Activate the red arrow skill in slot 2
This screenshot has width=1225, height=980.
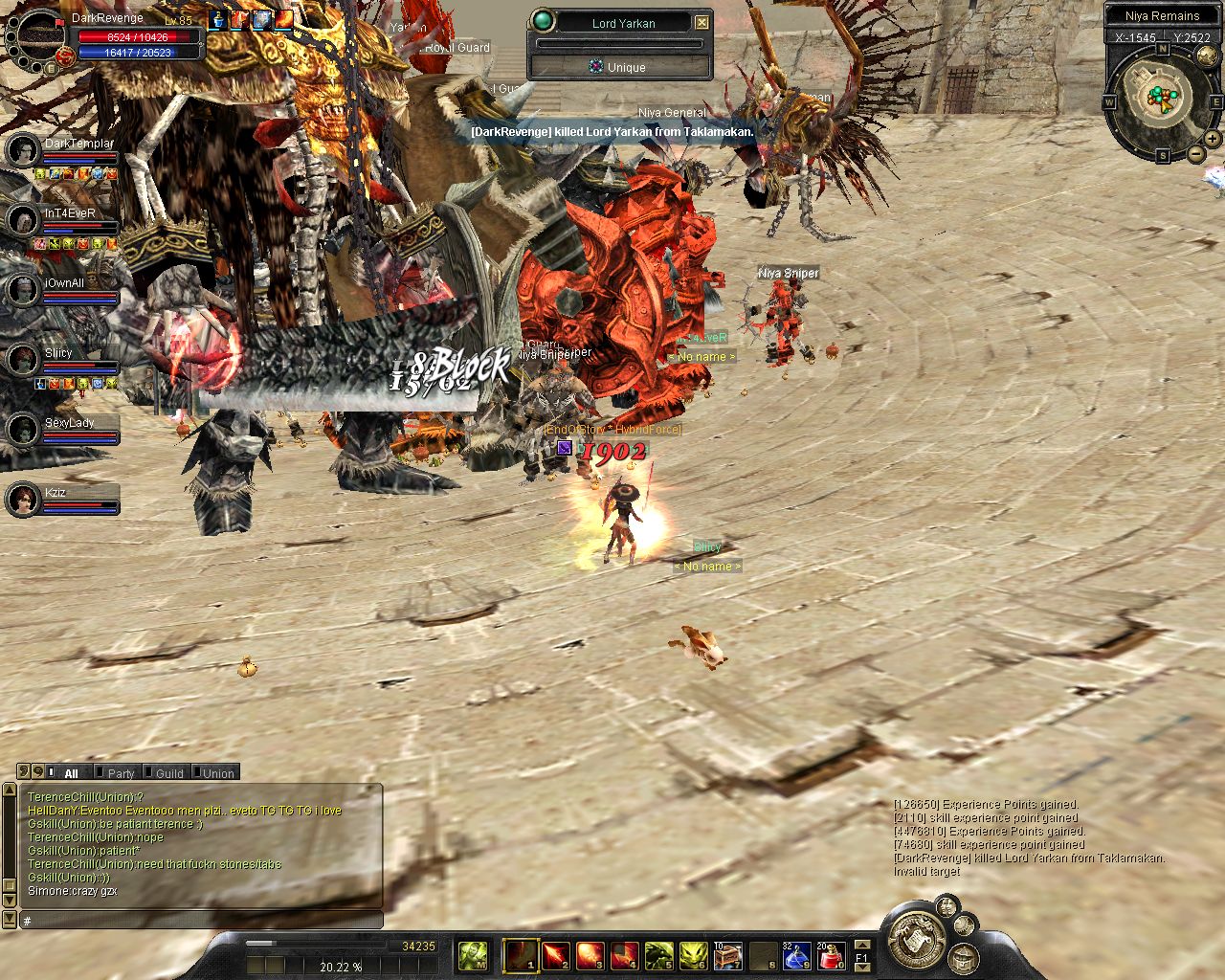(555, 955)
